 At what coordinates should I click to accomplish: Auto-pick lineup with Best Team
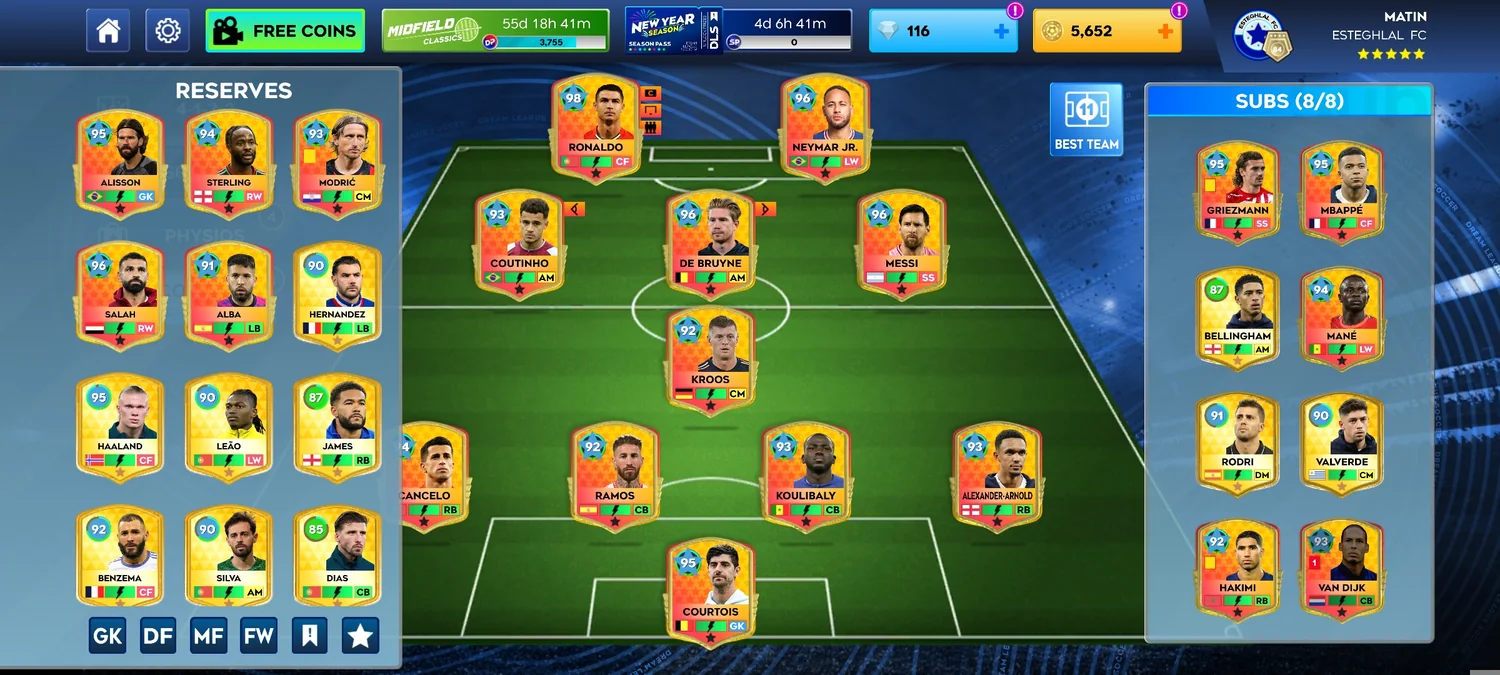tap(1086, 119)
